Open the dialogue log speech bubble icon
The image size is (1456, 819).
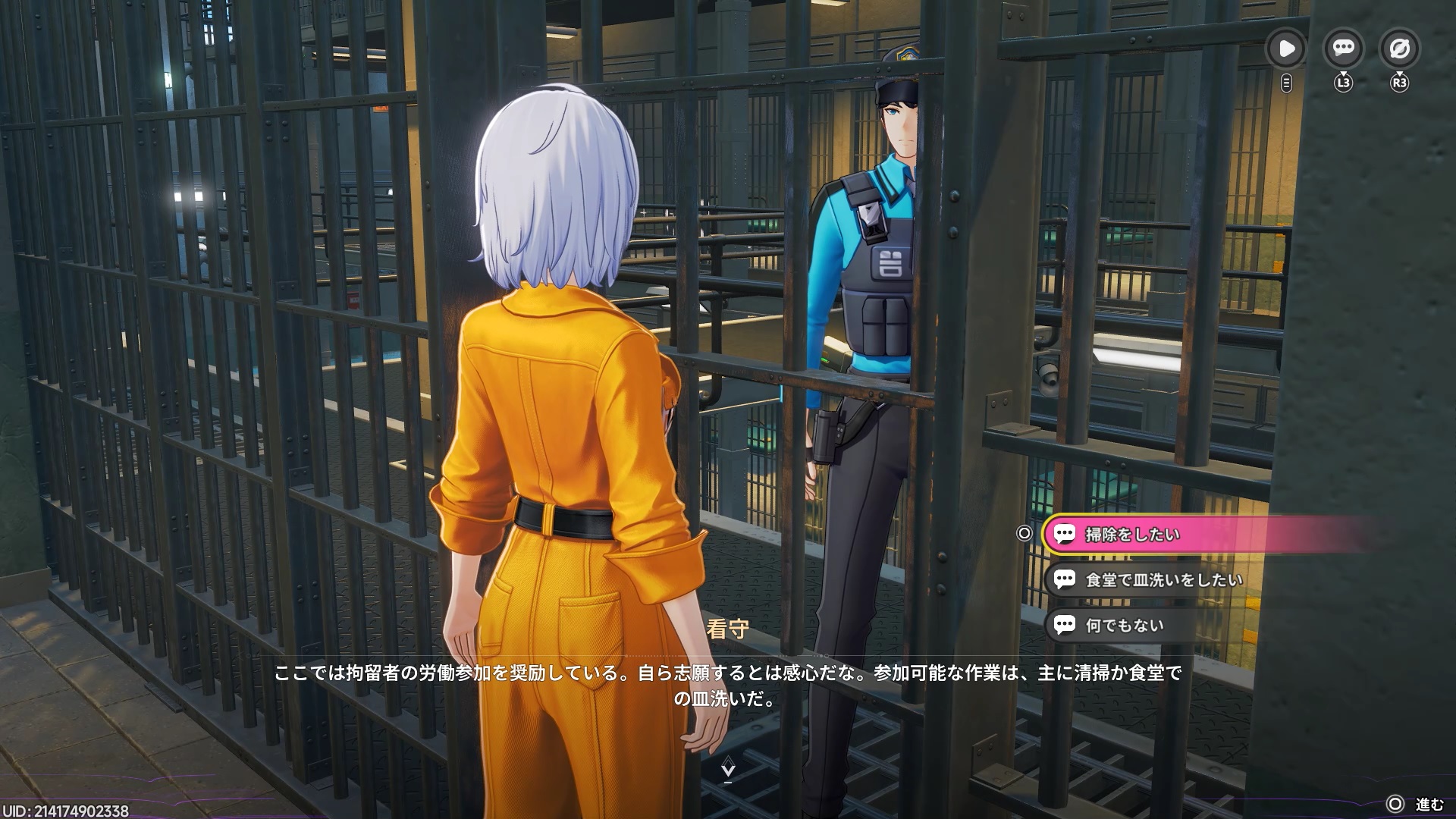[x=1343, y=49]
